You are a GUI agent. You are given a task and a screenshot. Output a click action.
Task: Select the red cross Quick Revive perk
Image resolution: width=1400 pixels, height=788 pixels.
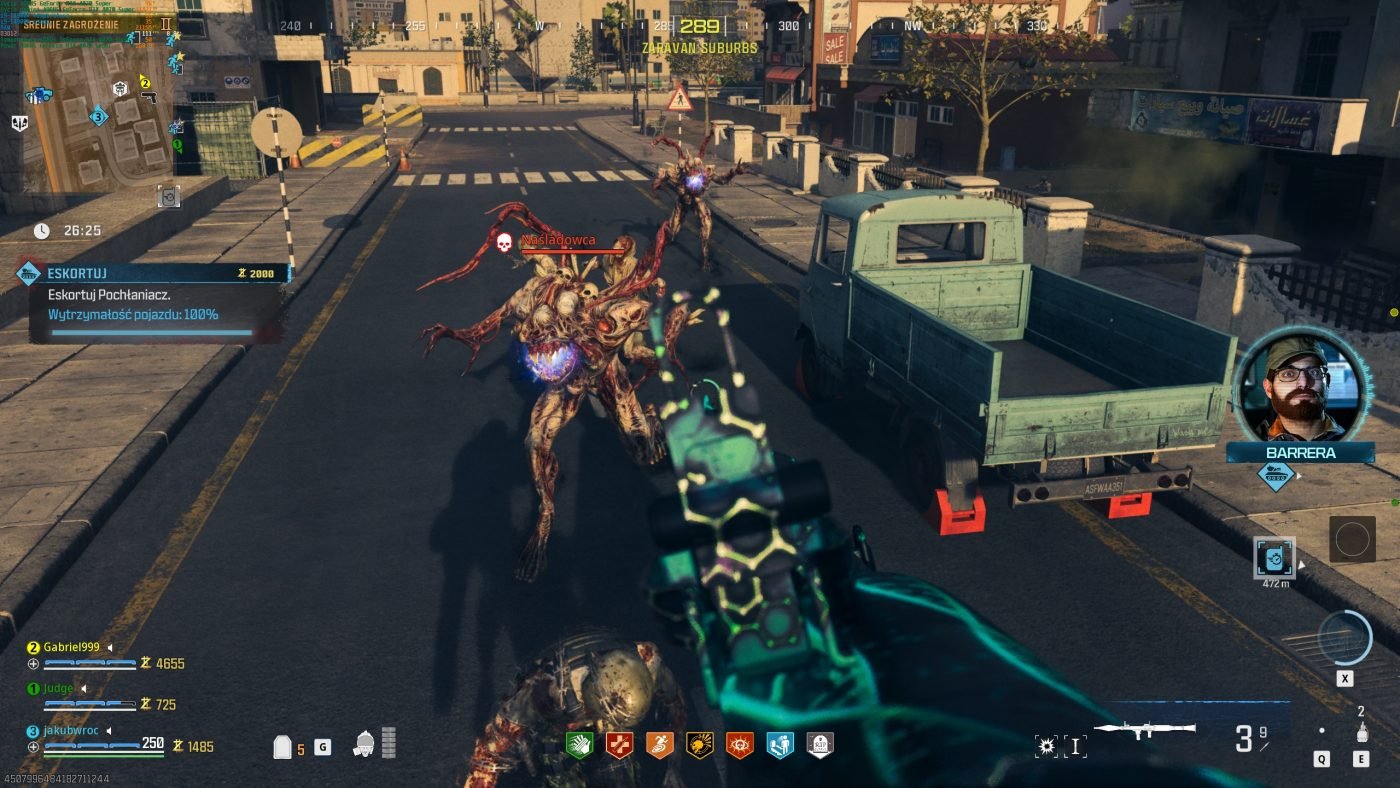click(620, 744)
